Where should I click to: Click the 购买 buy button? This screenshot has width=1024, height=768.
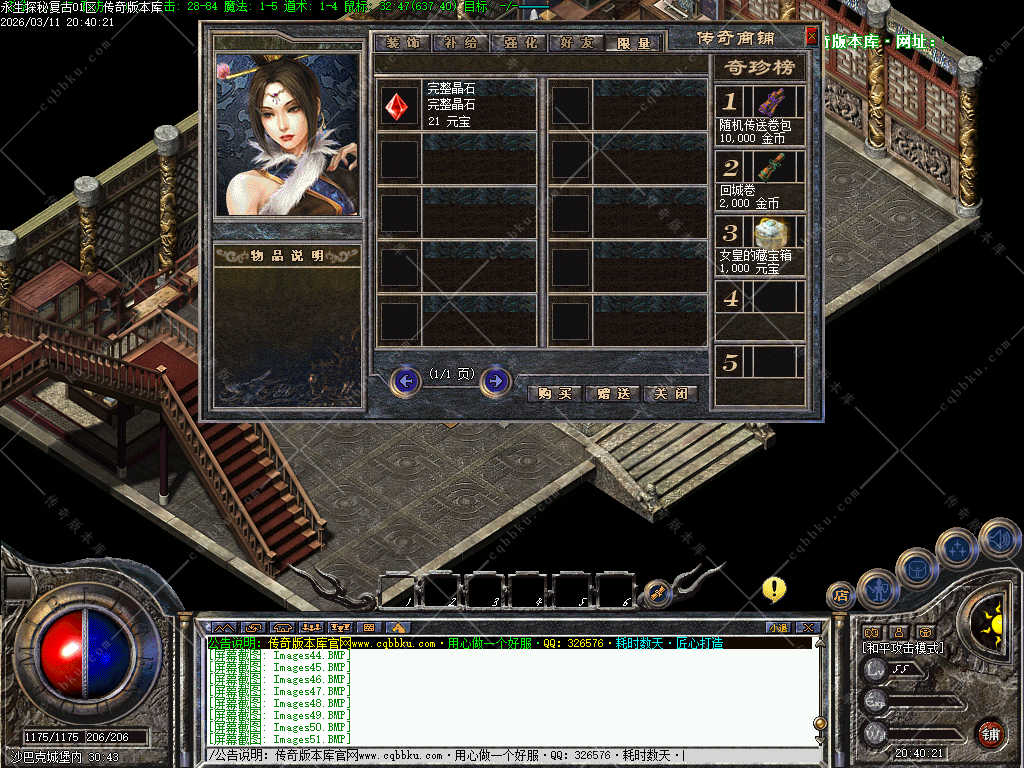pyautogui.click(x=554, y=394)
